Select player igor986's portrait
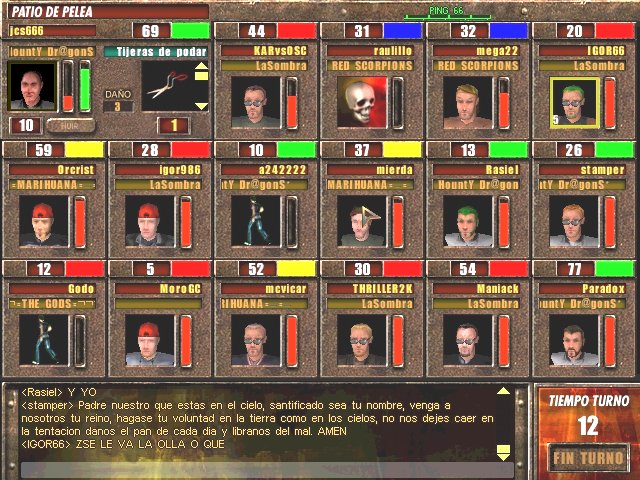The image size is (640, 480). point(146,220)
